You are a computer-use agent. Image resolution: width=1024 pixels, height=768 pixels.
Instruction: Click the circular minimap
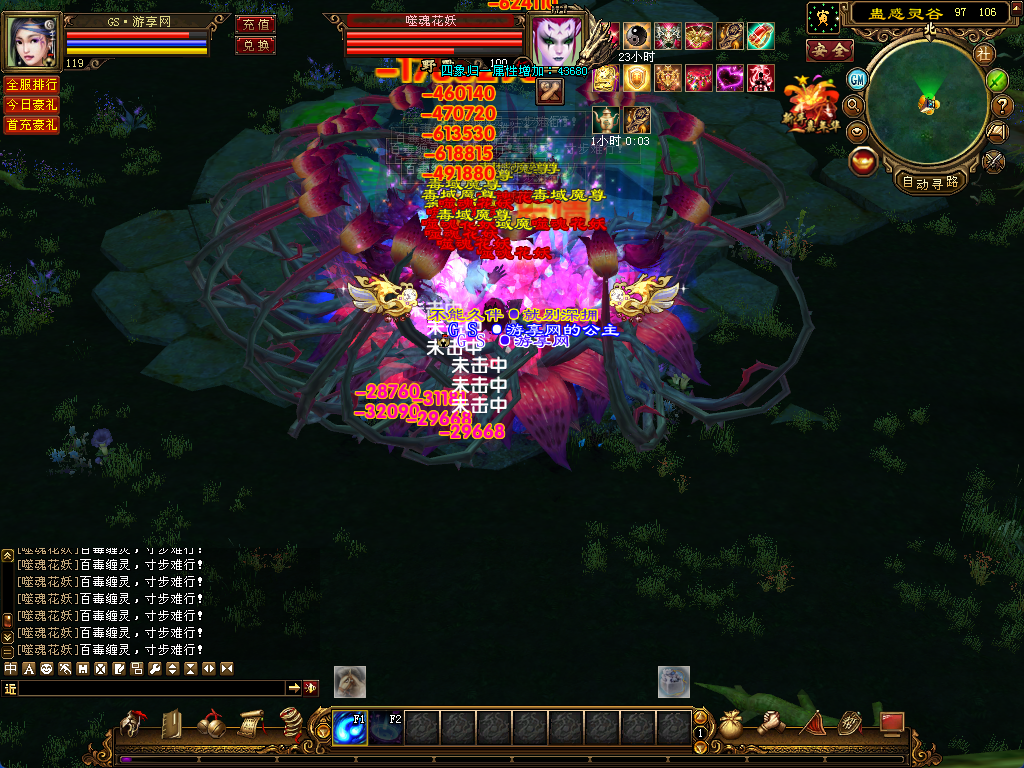coord(927,102)
